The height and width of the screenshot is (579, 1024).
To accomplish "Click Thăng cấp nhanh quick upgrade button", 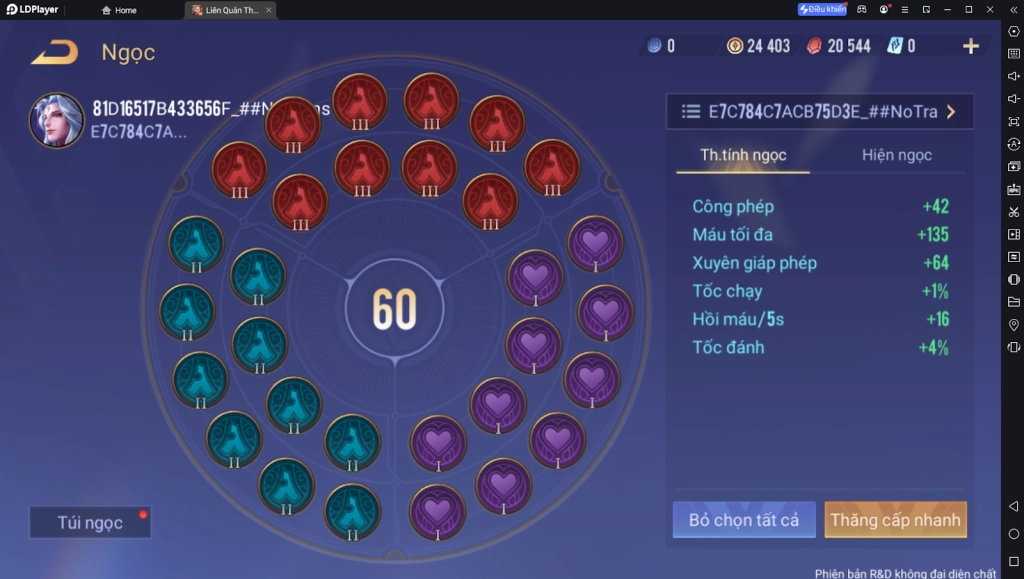I will point(895,520).
